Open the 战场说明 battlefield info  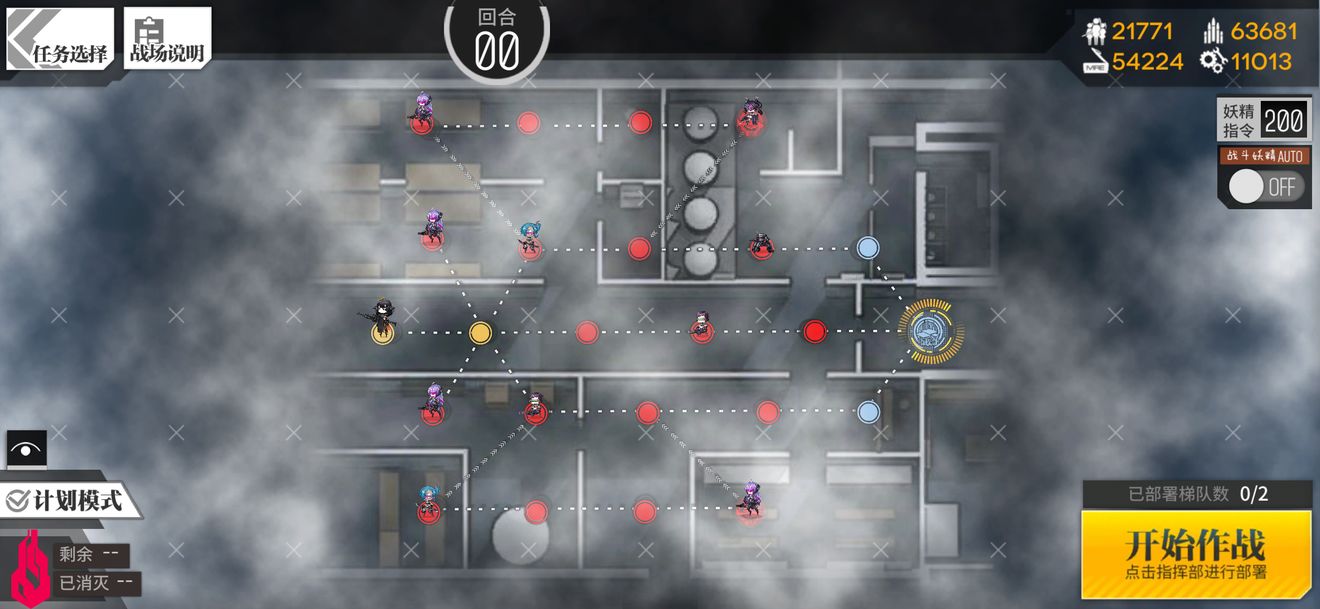167,40
